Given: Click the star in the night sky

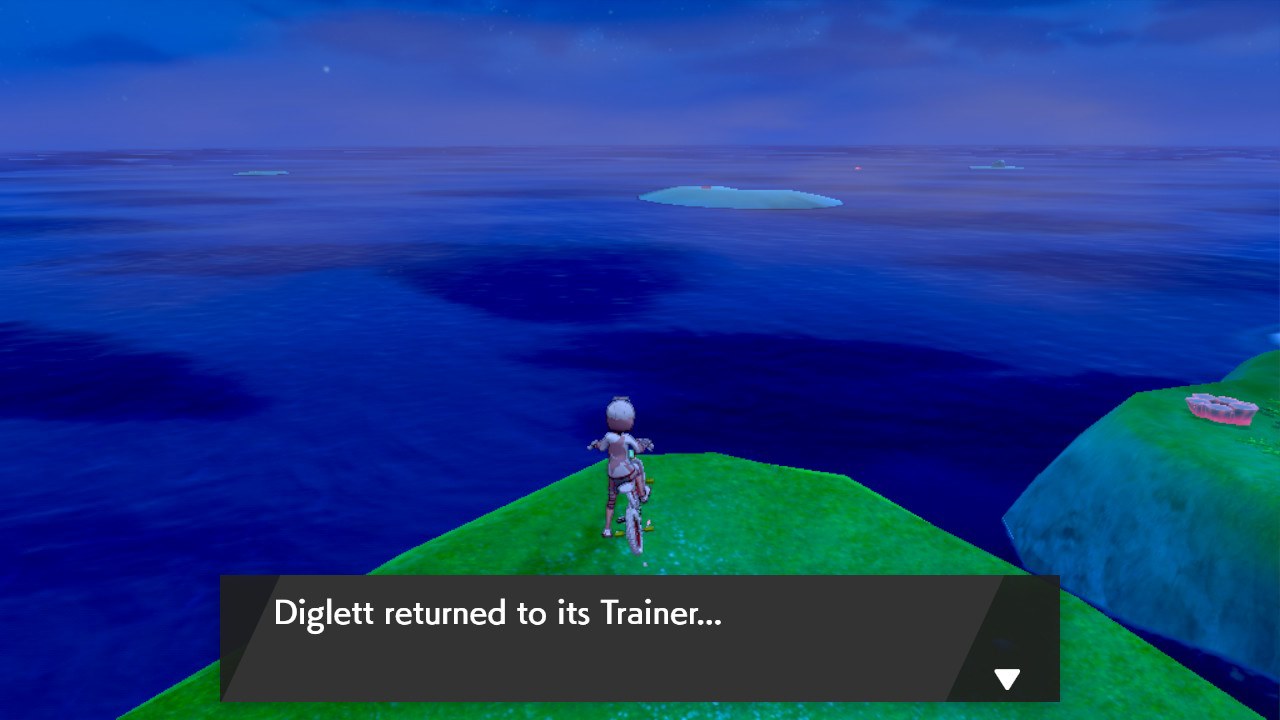Looking at the screenshot, I should 326,69.
